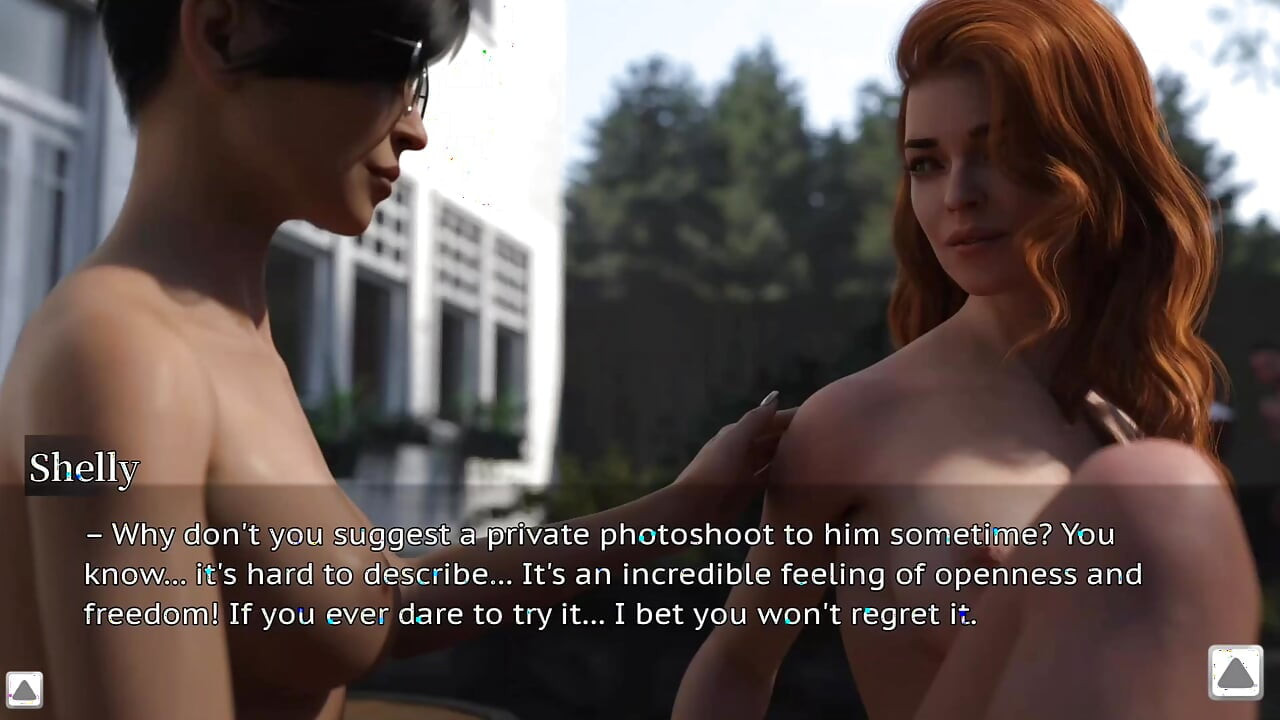Screen dimensions: 1280x720
Task: Click the small up-arrow button at bottom-left
Action: (x=24, y=689)
